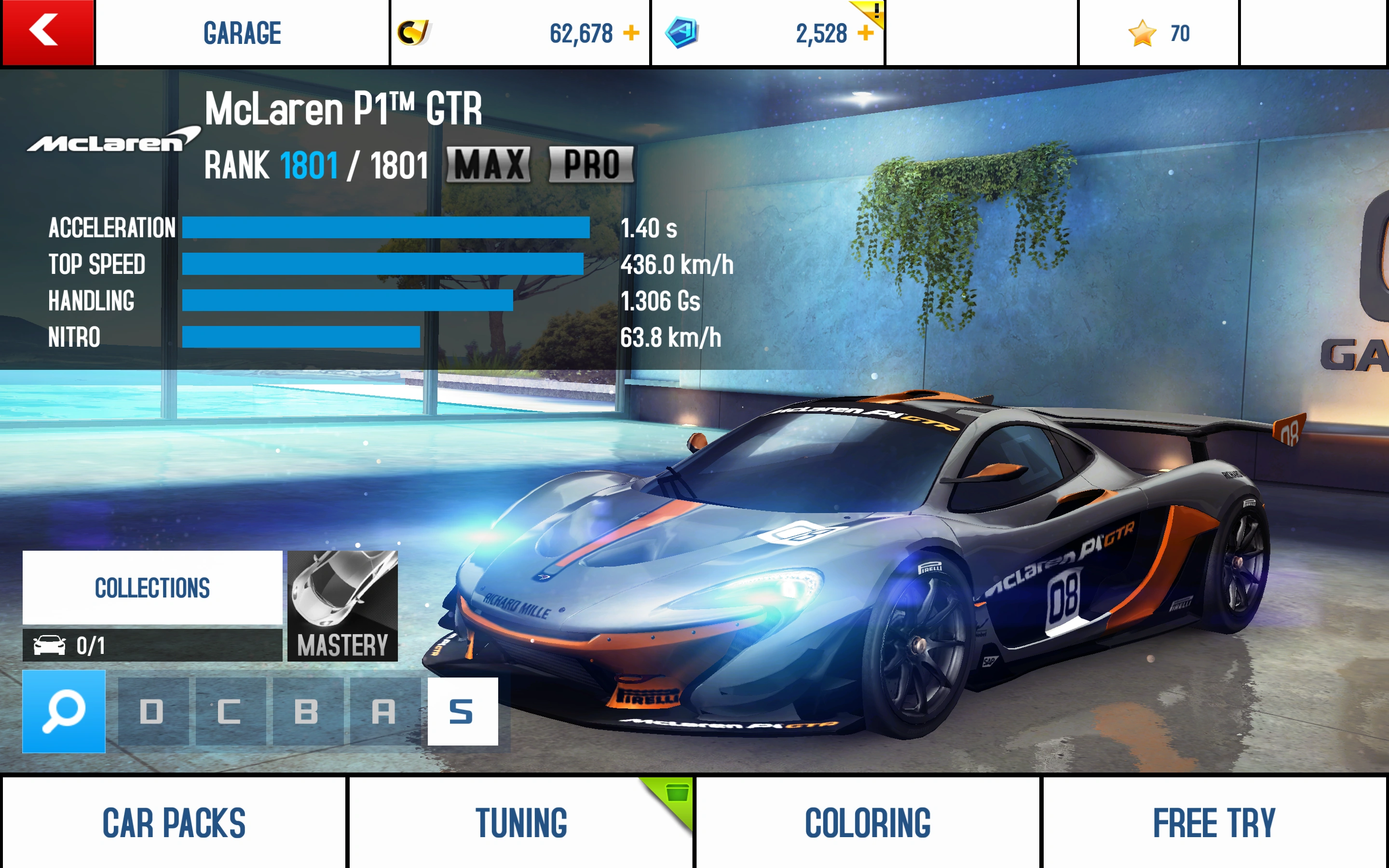1389x868 pixels.
Task: Open the Mastery thumbnail
Action: pyautogui.click(x=342, y=606)
